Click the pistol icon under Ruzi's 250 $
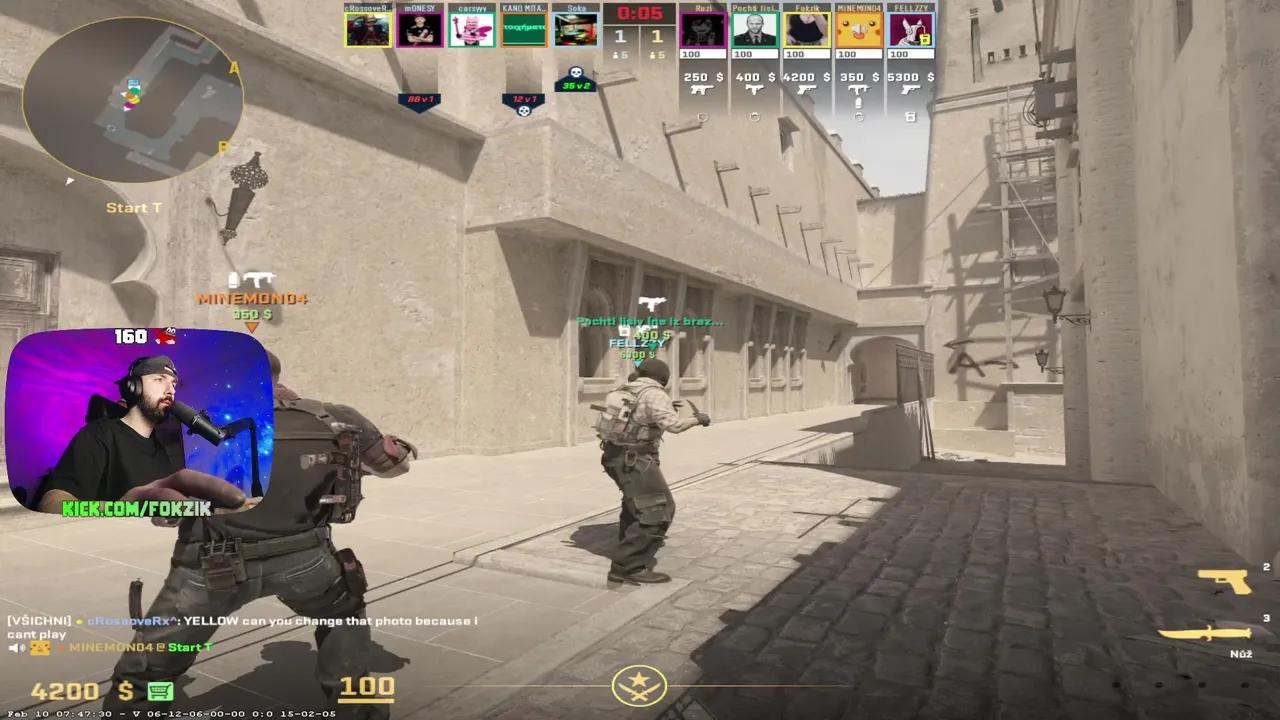This screenshot has height=720, width=1280. click(x=701, y=90)
